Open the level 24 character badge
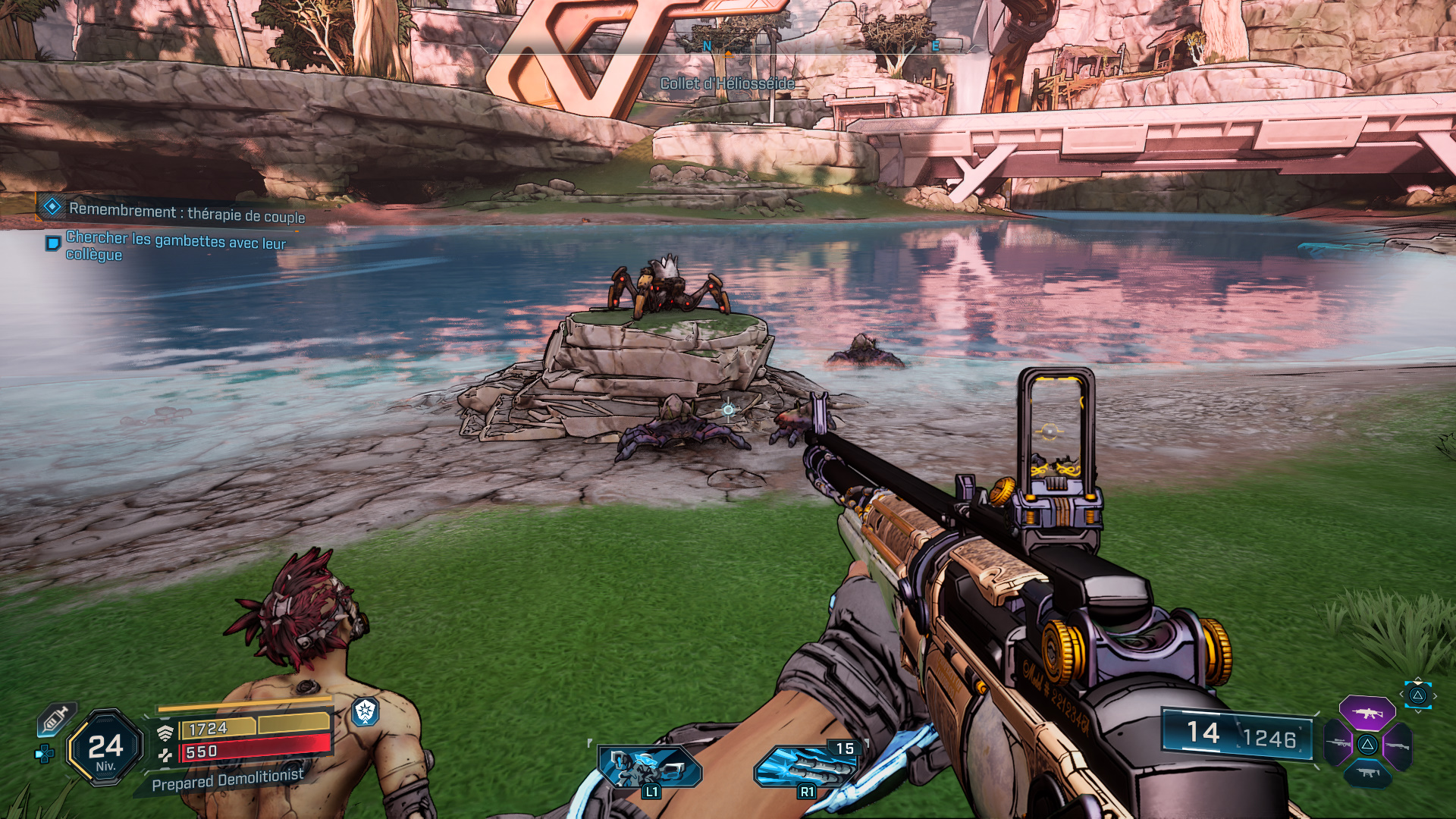The height and width of the screenshot is (819, 1456). pos(105,748)
